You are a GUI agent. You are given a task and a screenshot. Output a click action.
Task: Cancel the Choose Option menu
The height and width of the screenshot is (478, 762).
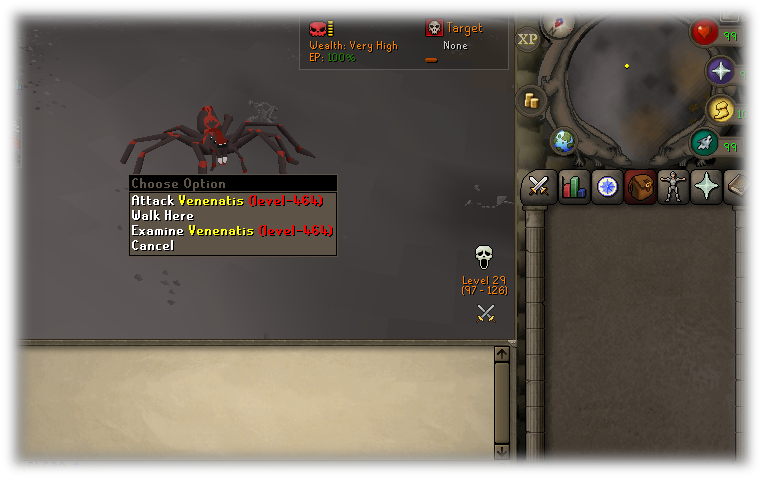click(x=153, y=246)
